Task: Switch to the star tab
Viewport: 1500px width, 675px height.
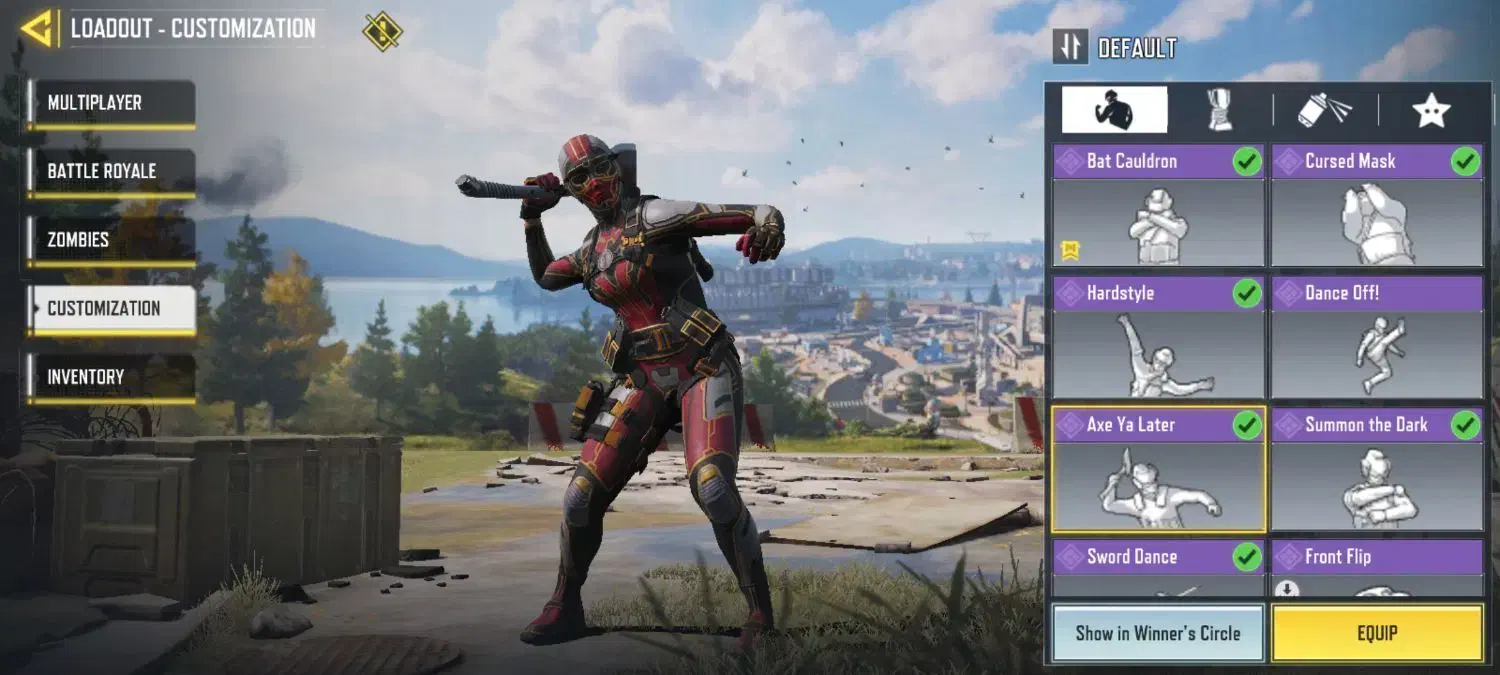Action: click(1431, 110)
